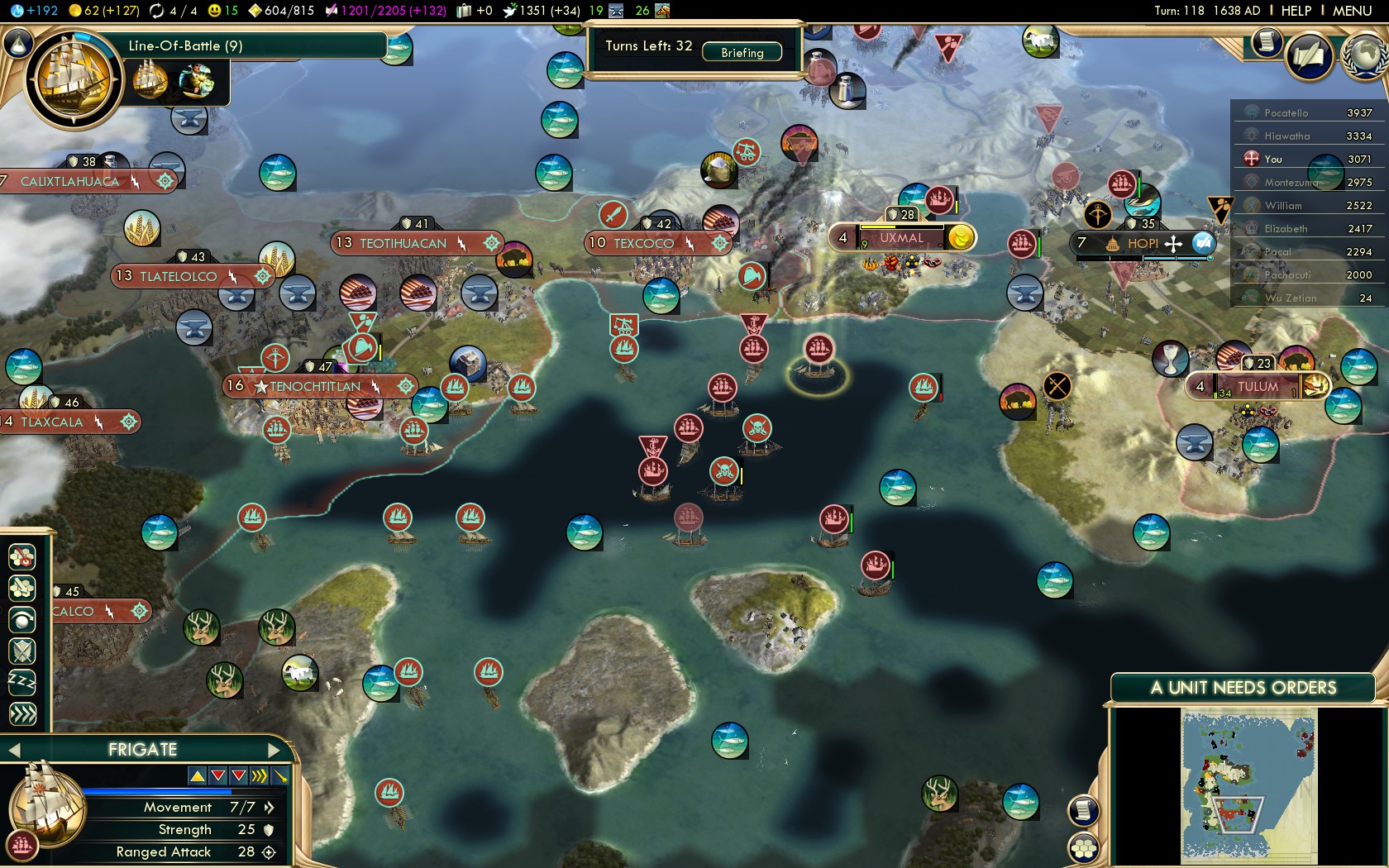
Task: Click the minimap to move the camera
Action: click(x=1248, y=785)
